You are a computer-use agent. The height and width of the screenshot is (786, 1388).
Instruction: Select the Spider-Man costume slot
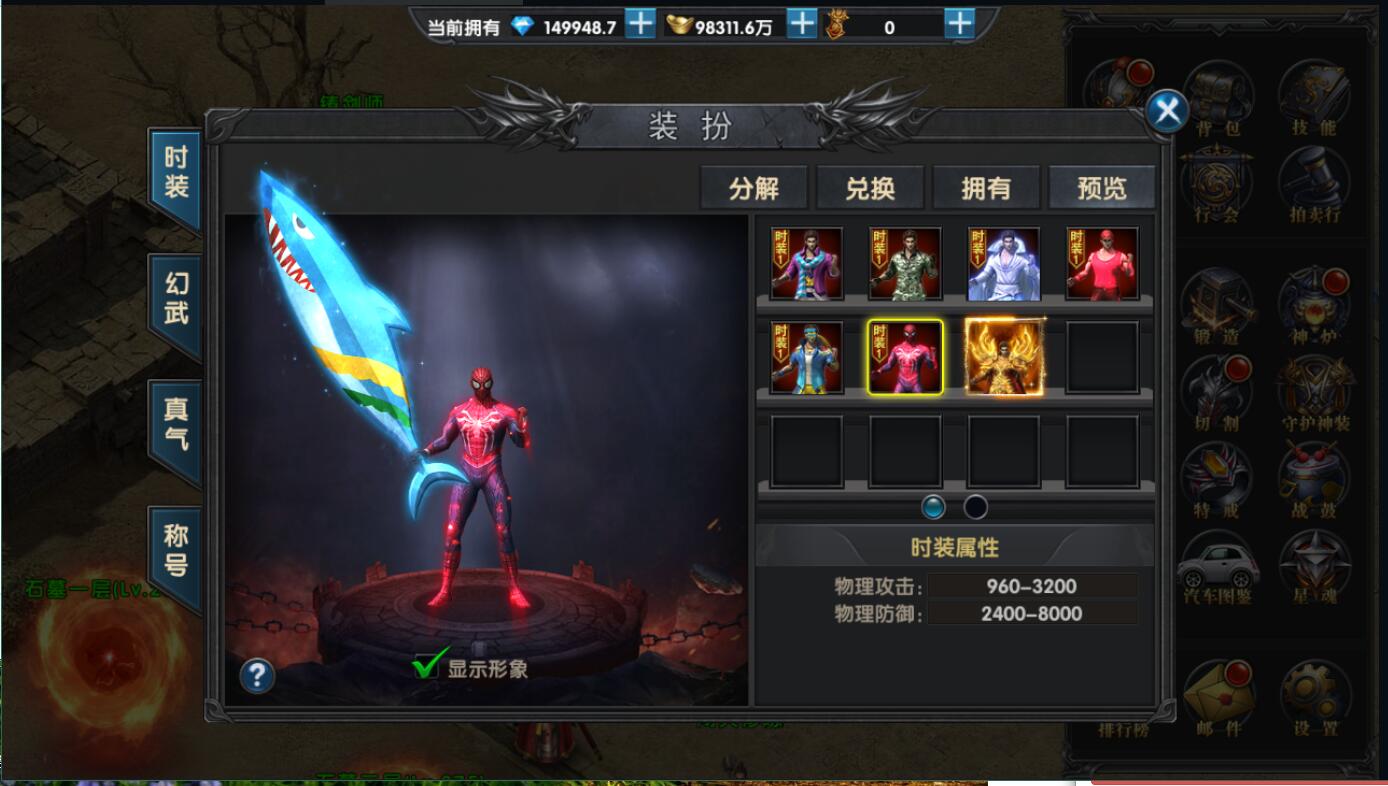[905, 357]
